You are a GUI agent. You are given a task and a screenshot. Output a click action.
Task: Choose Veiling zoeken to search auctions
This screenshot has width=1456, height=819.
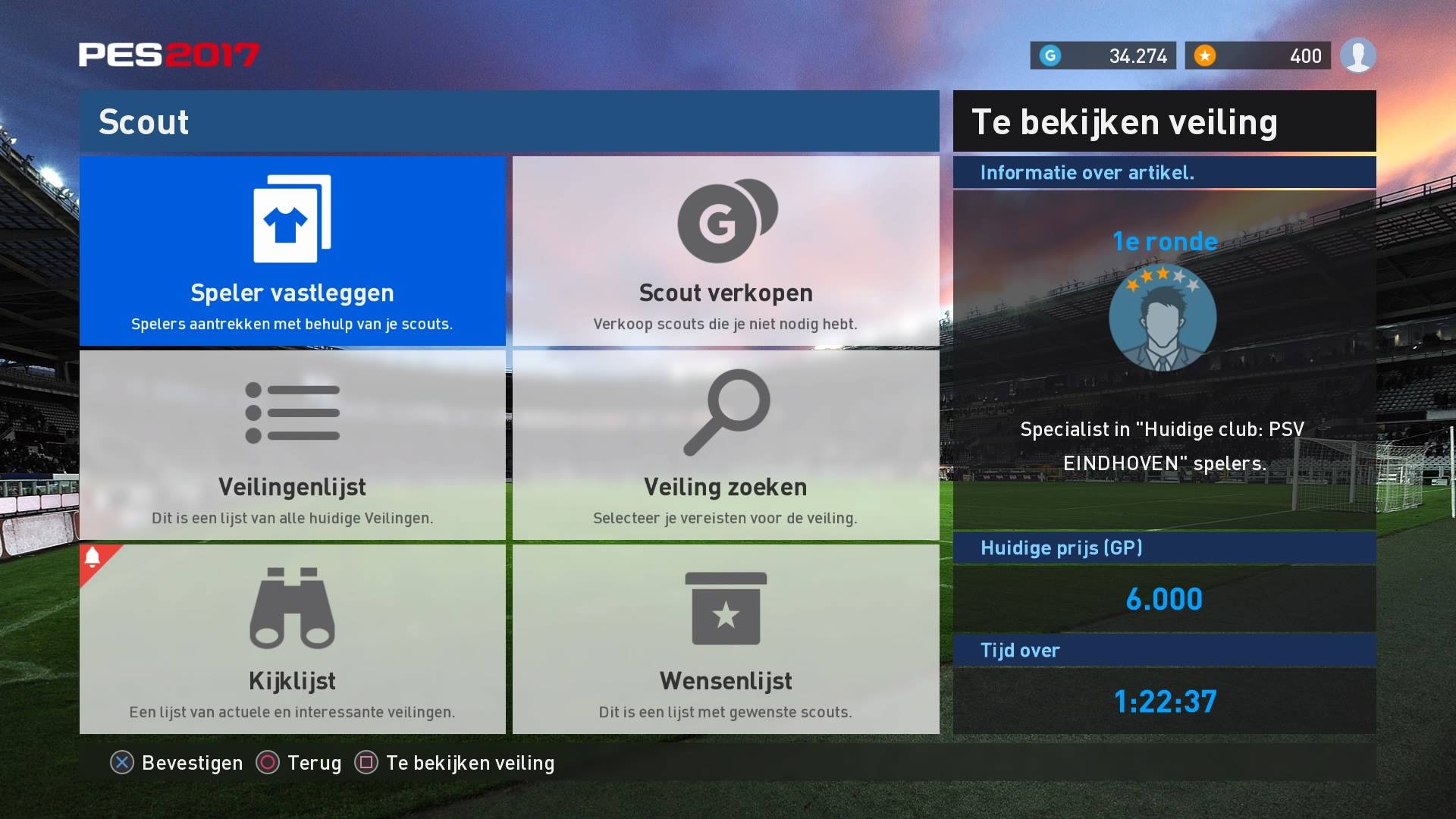[x=726, y=445]
